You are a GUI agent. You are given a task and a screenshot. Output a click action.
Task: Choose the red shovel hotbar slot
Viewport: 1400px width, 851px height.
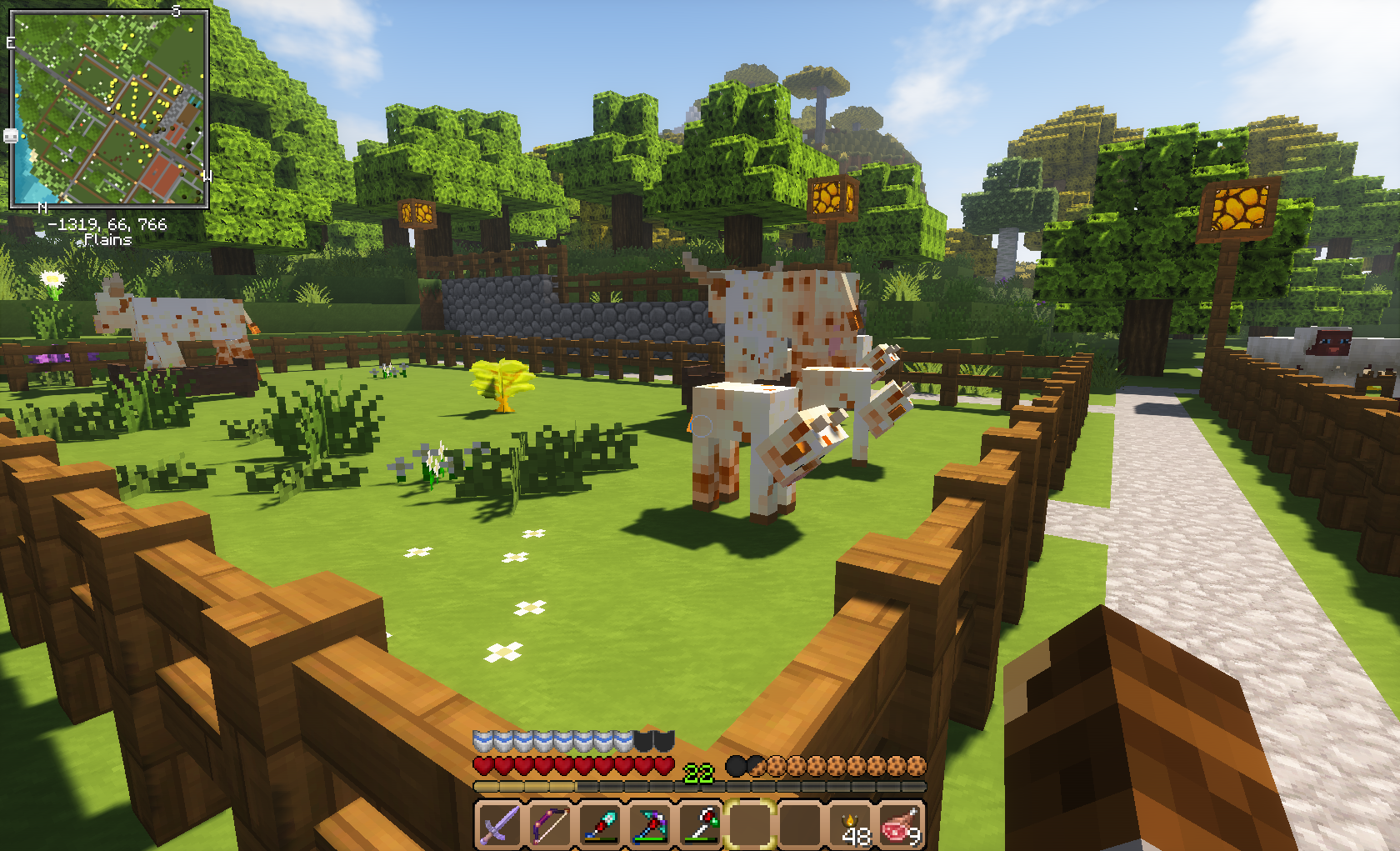[600, 823]
